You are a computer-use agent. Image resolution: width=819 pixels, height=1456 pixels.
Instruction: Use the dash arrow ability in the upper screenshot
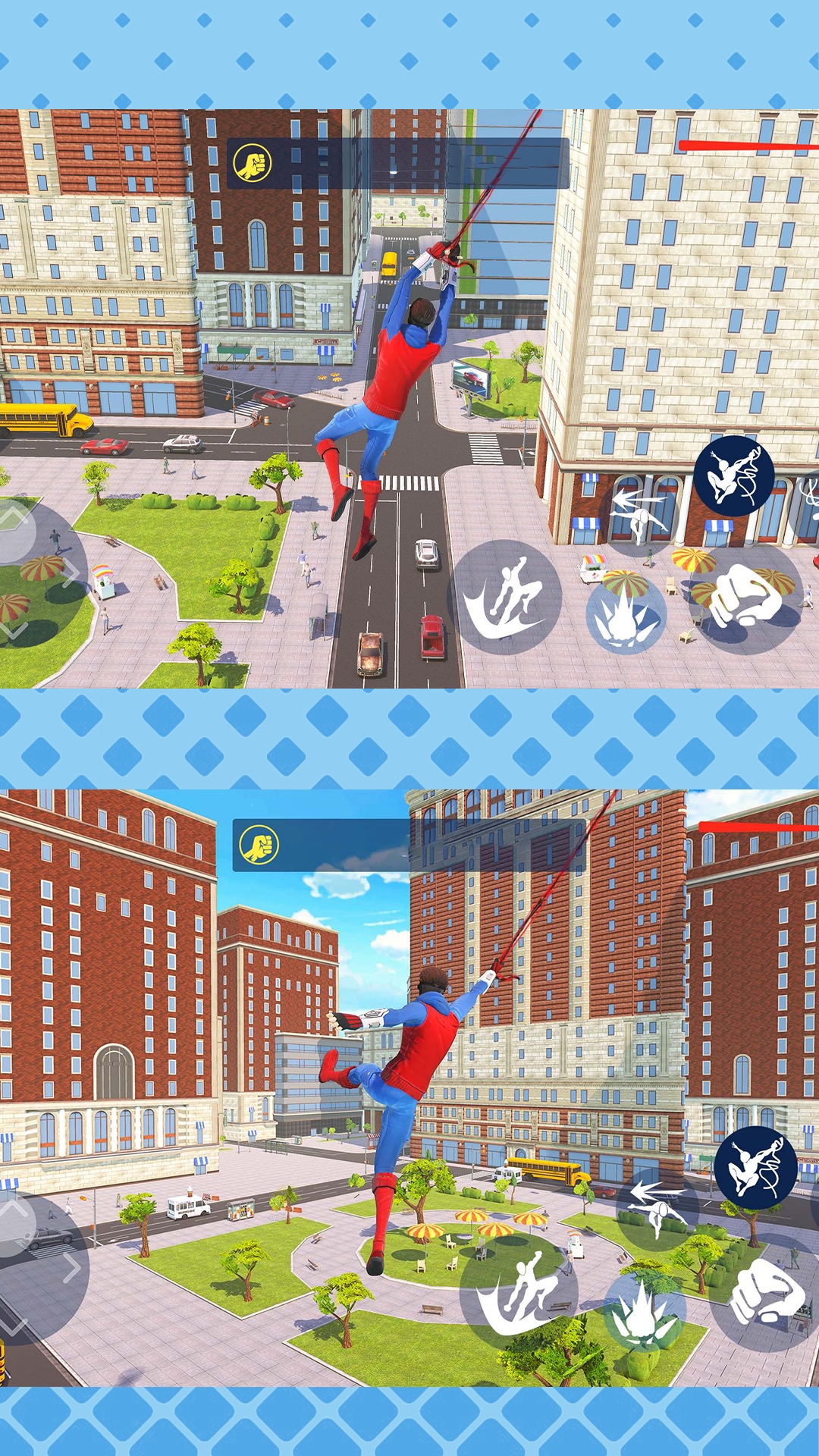click(639, 513)
